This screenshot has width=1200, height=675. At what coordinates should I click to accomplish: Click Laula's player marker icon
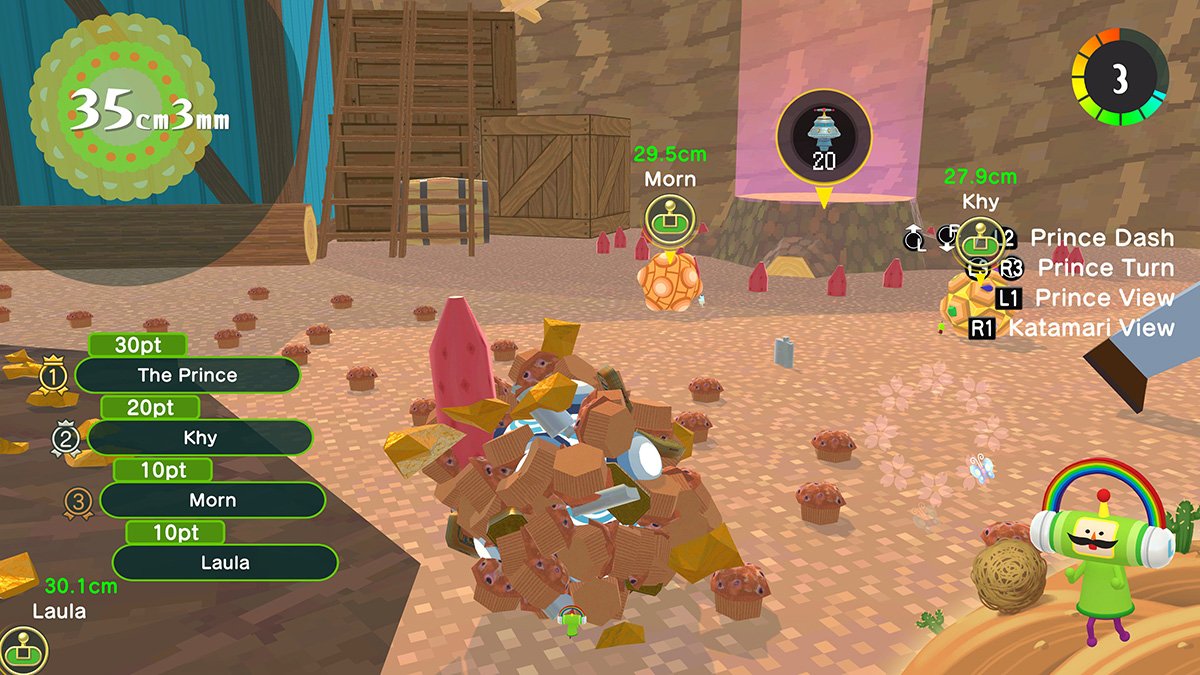tap(20, 649)
